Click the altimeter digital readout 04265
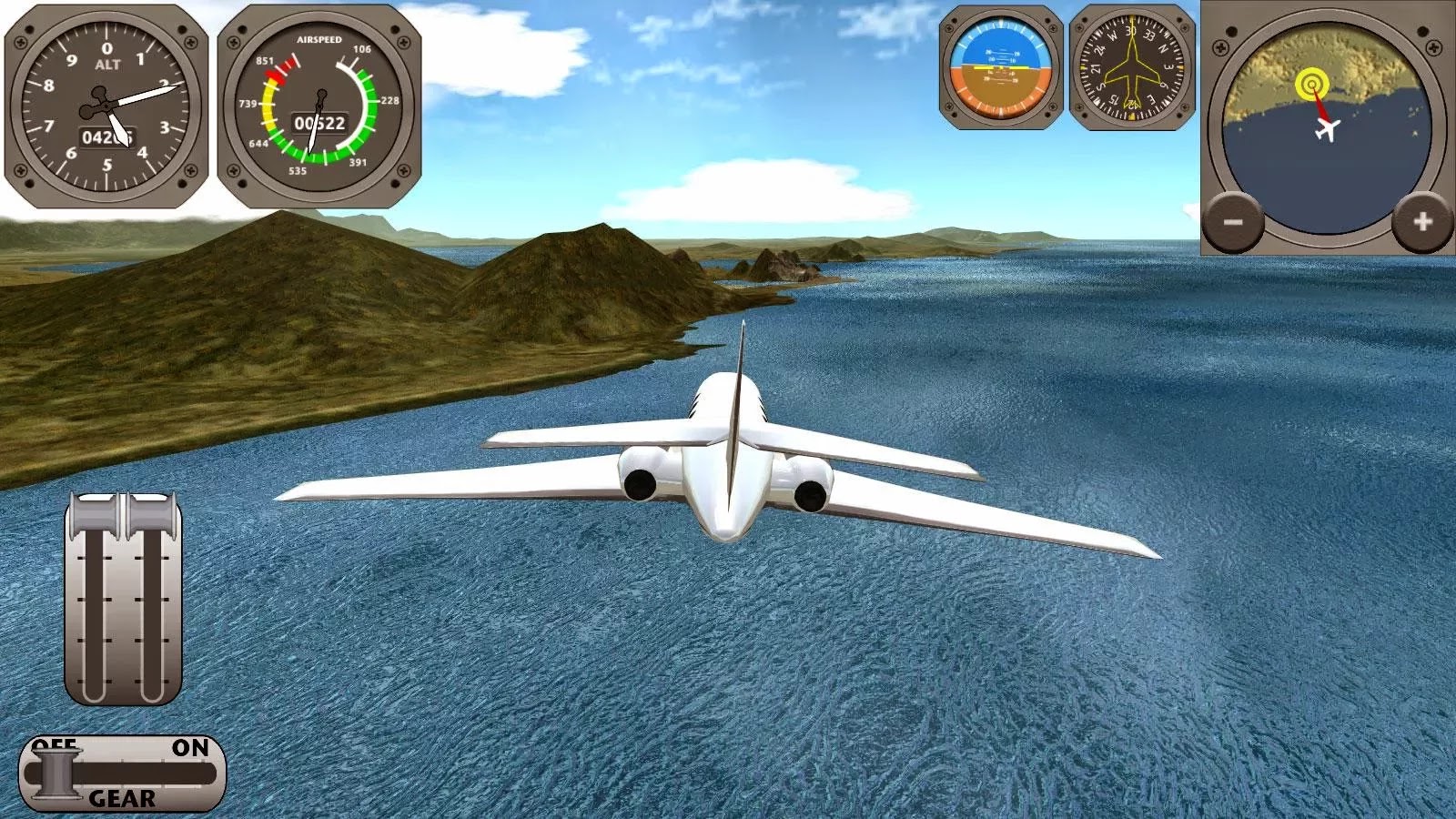The width and height of the screenshot is (1456, 819). click(x=108, y=135)
